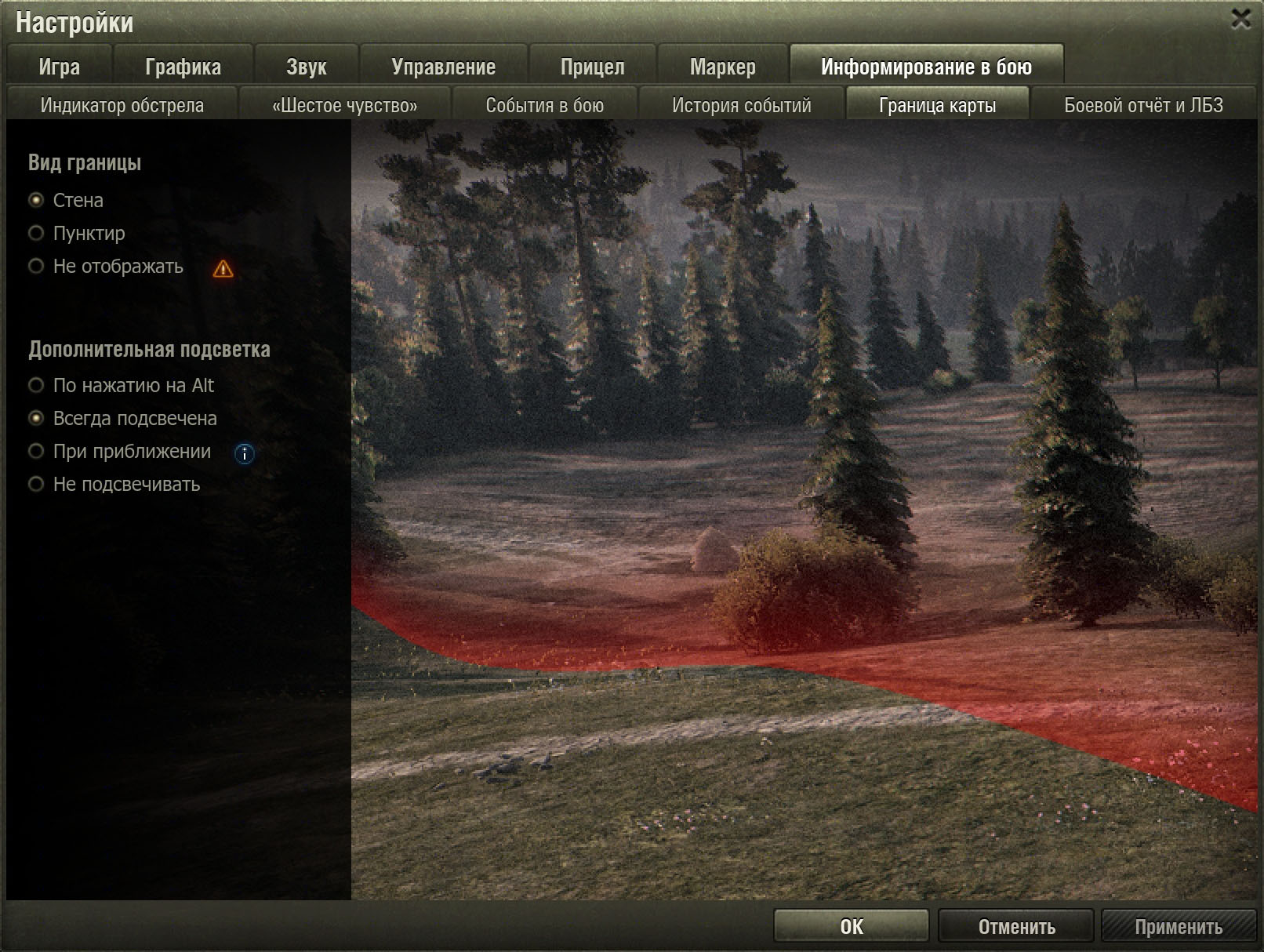Open the Управление tab
This screenshot has height=952, width=1264.
pyautogui.click(x=443, y=67)
